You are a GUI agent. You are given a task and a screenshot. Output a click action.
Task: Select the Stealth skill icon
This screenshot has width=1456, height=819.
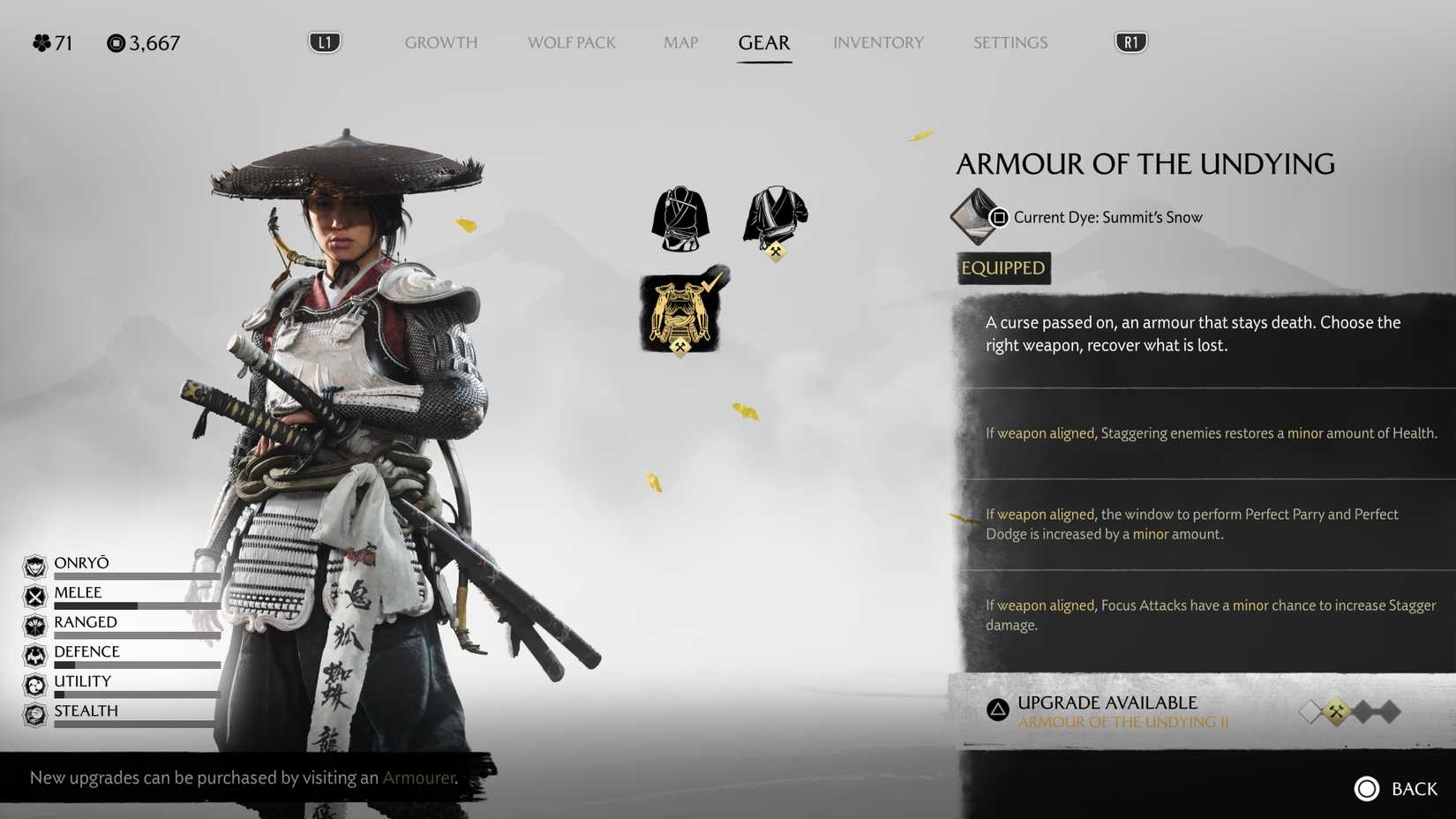[x=34, y=712]
